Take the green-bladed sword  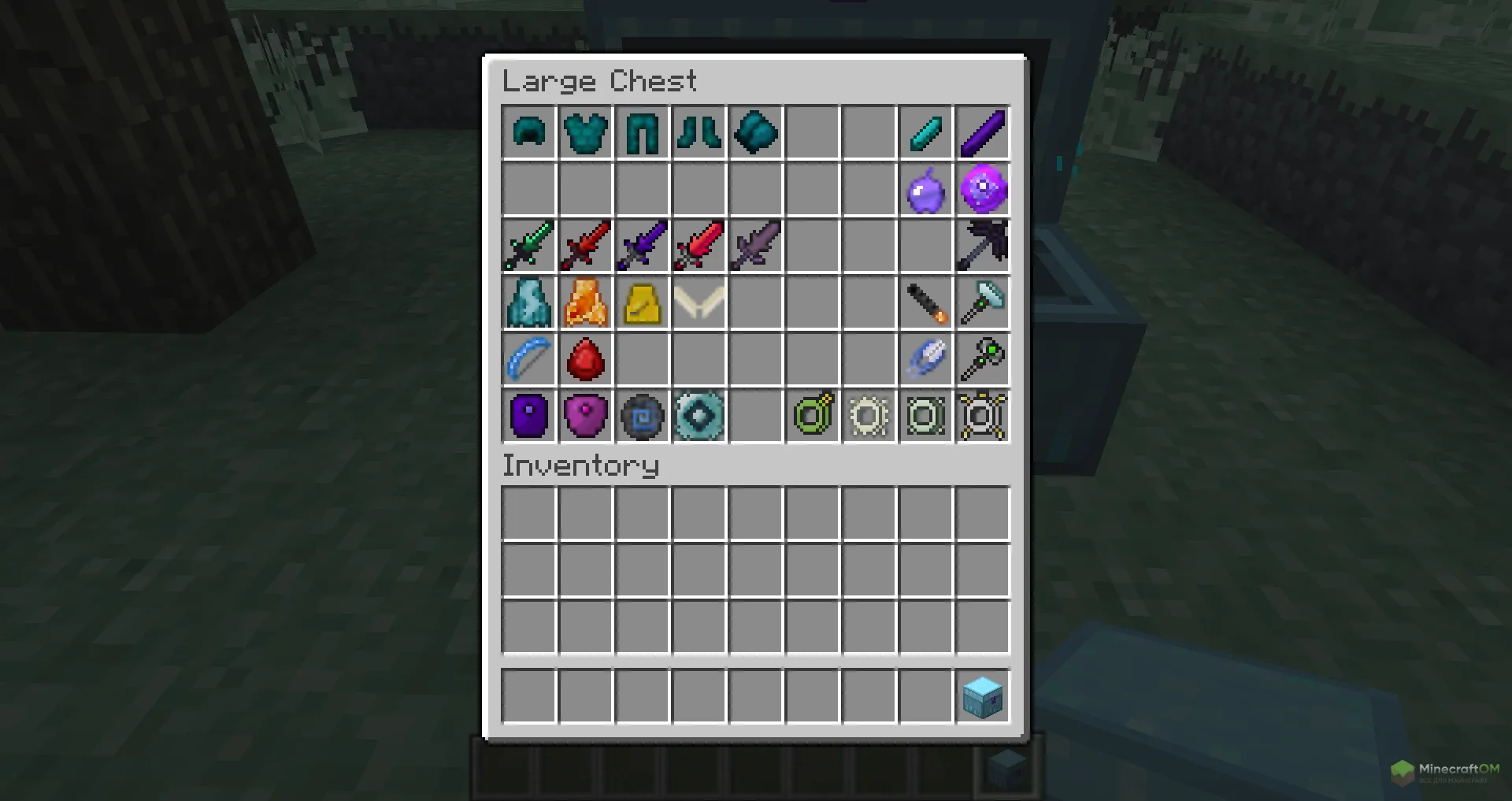pyautogui.click(x=528, y=246)
